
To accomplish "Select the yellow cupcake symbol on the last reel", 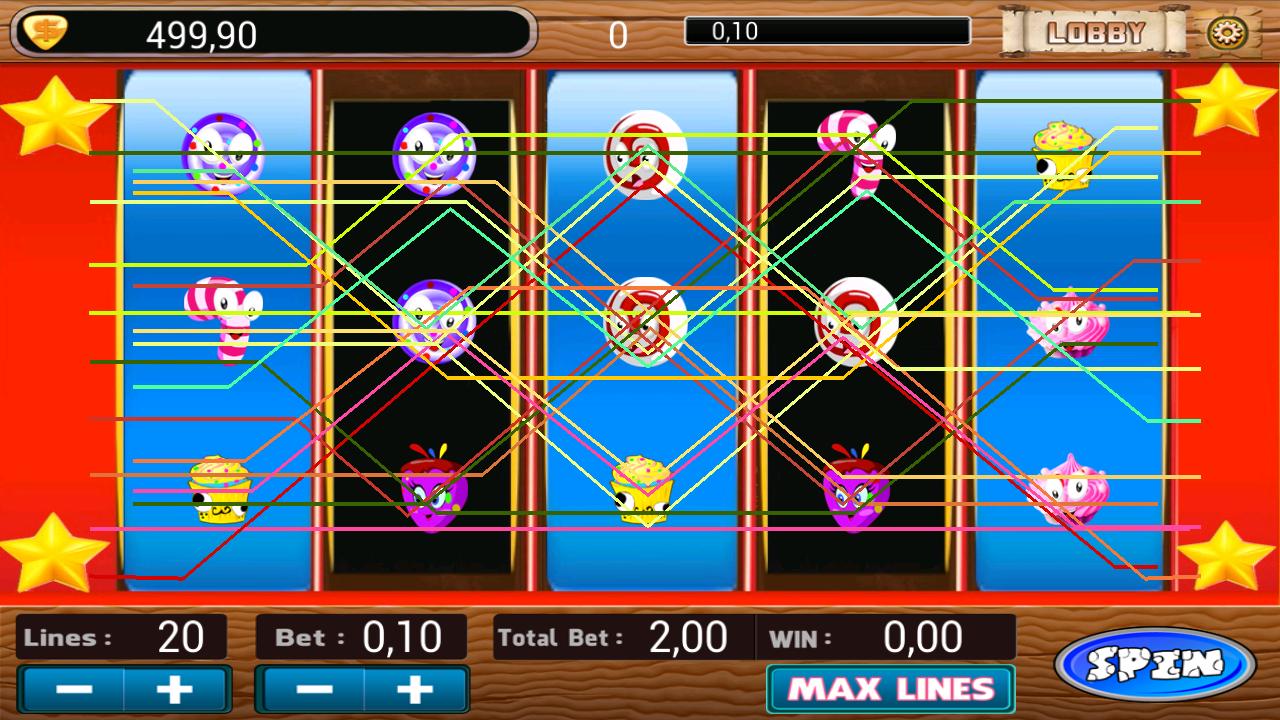I will coord(1062,155).
